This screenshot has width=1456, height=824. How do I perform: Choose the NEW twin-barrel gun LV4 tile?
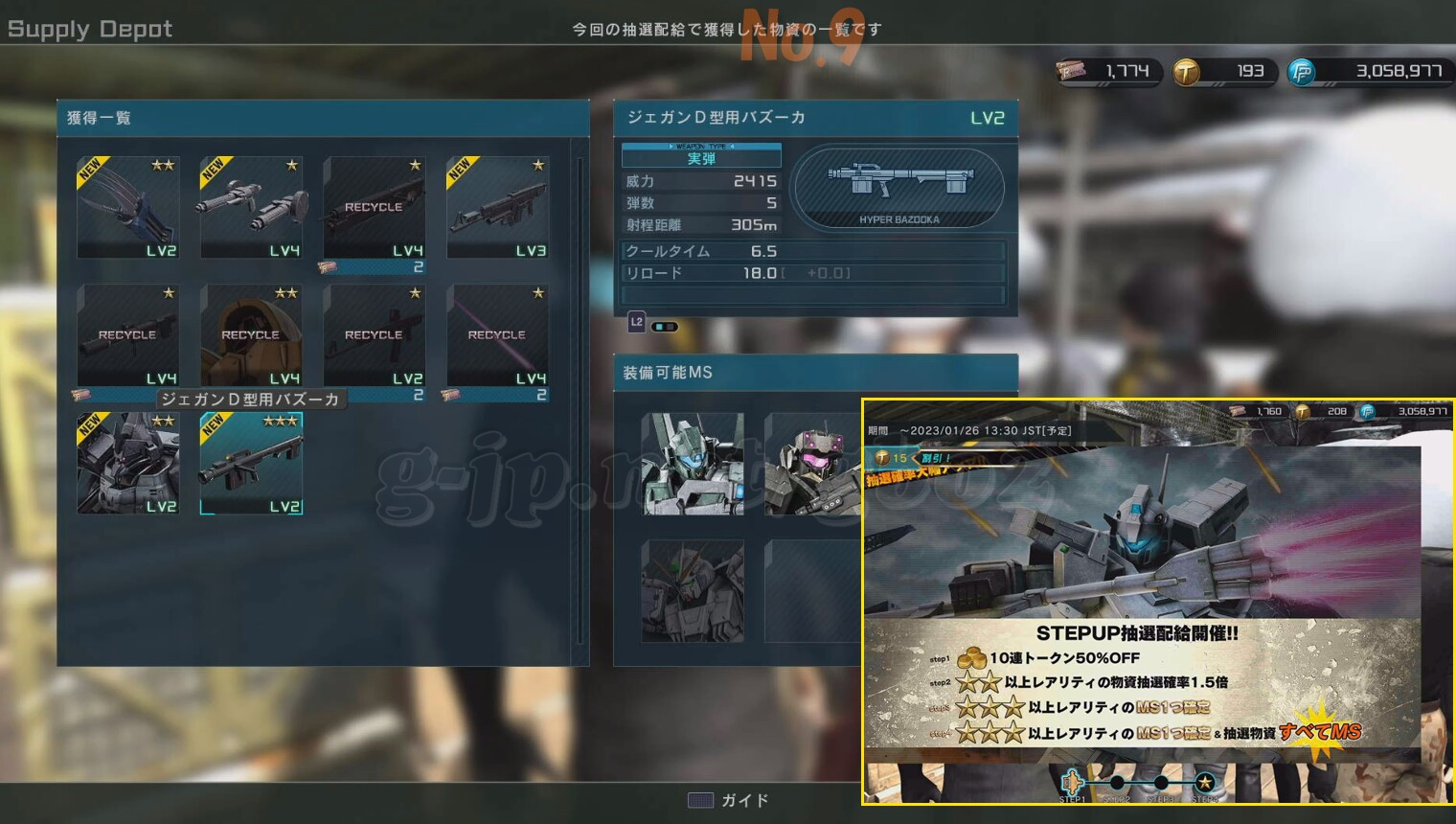pyautogui.click(x=251, y=208)
